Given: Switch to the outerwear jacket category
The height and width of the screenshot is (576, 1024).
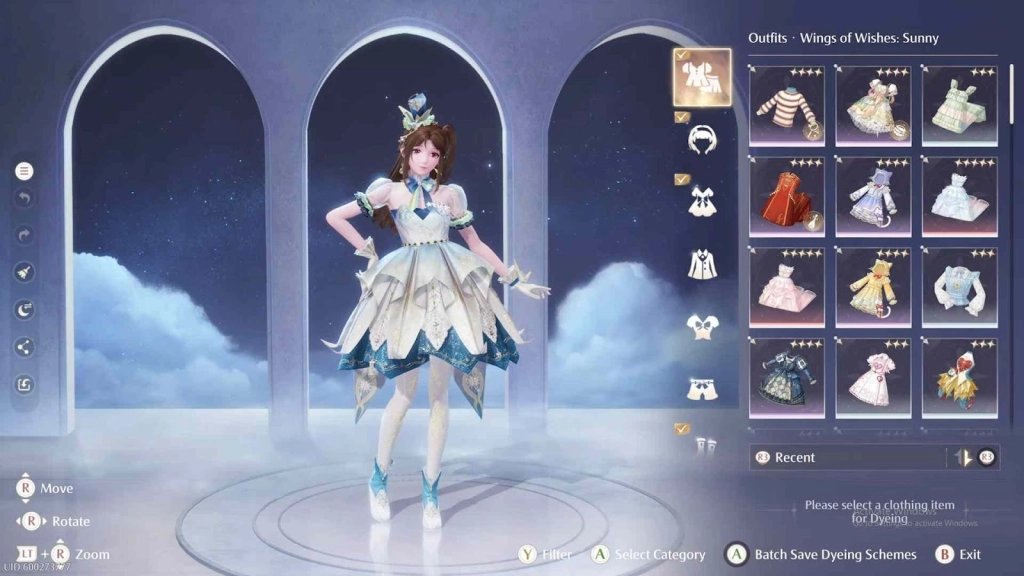Looking at the screenshot, I should tap(702, 264).
